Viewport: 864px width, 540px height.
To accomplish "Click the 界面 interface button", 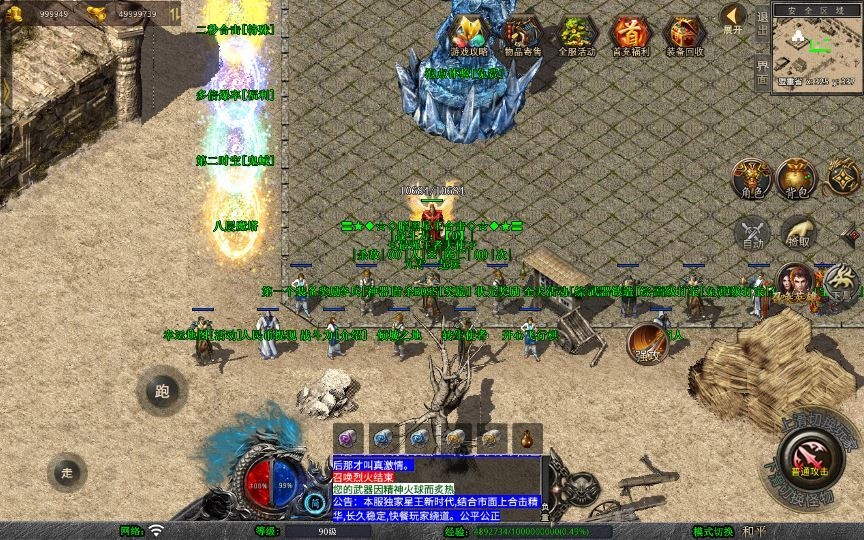I will point(762,70).
